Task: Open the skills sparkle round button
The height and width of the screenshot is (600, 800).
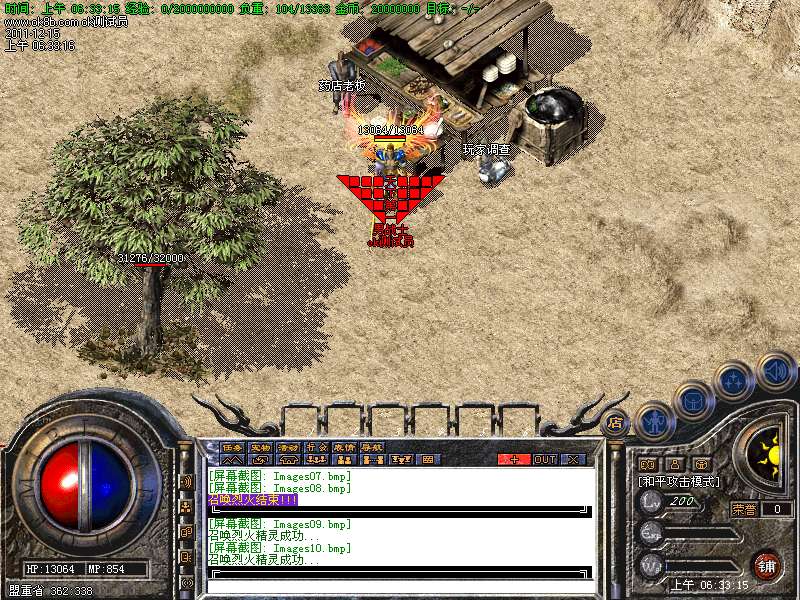Action: 734,381
